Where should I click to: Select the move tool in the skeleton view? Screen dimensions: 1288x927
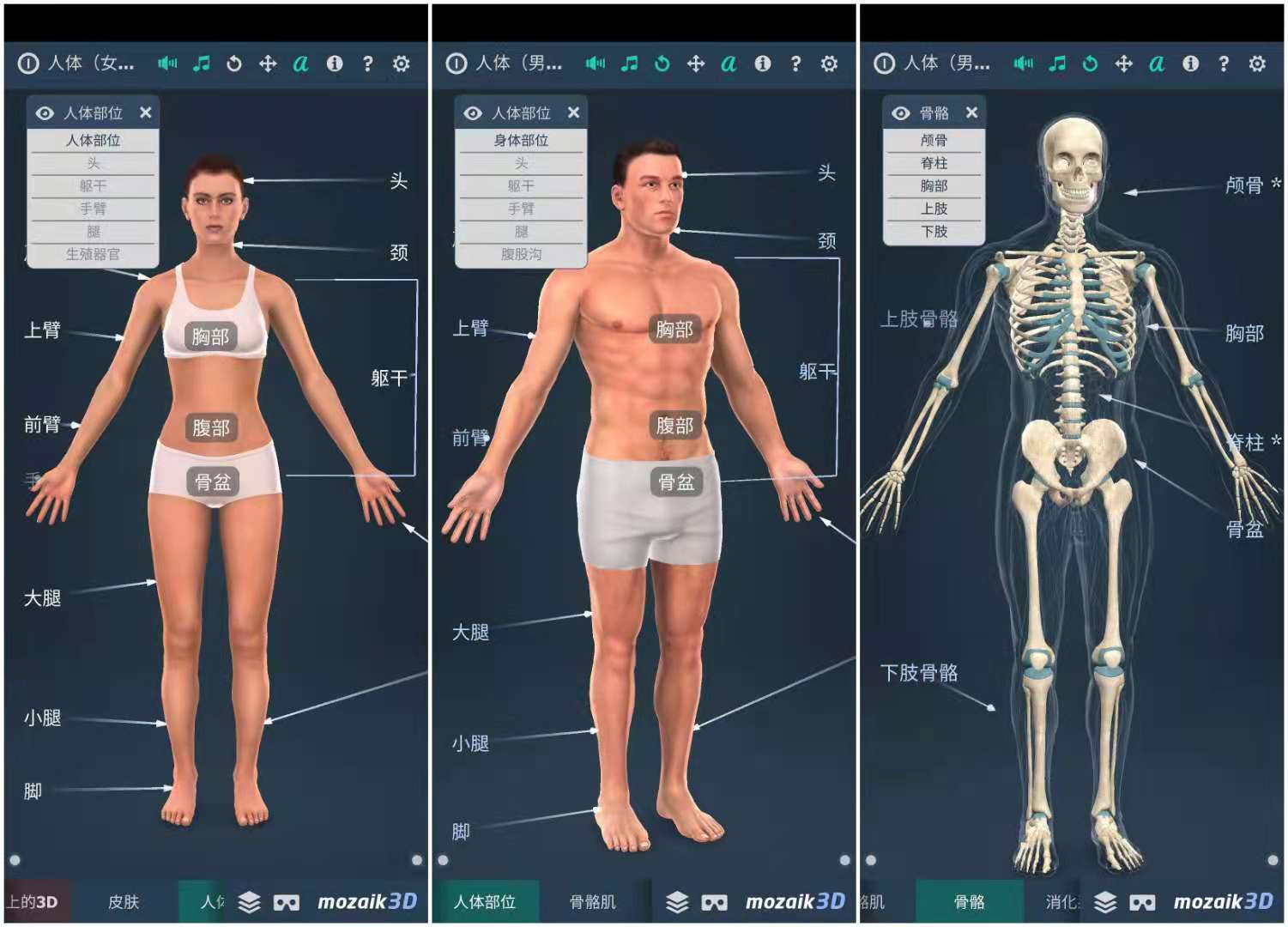click(x=1123, y=64)
